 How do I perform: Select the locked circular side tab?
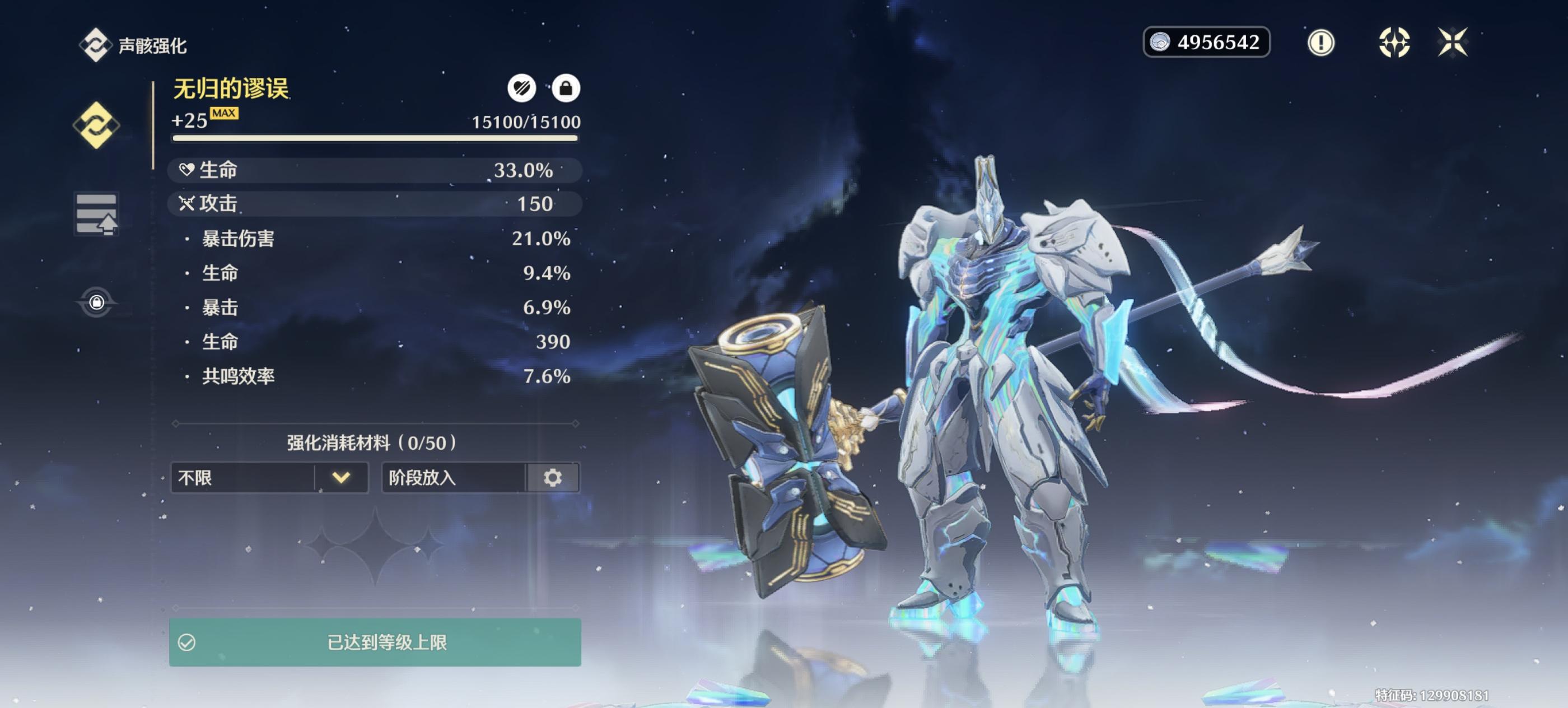point(96,302)
